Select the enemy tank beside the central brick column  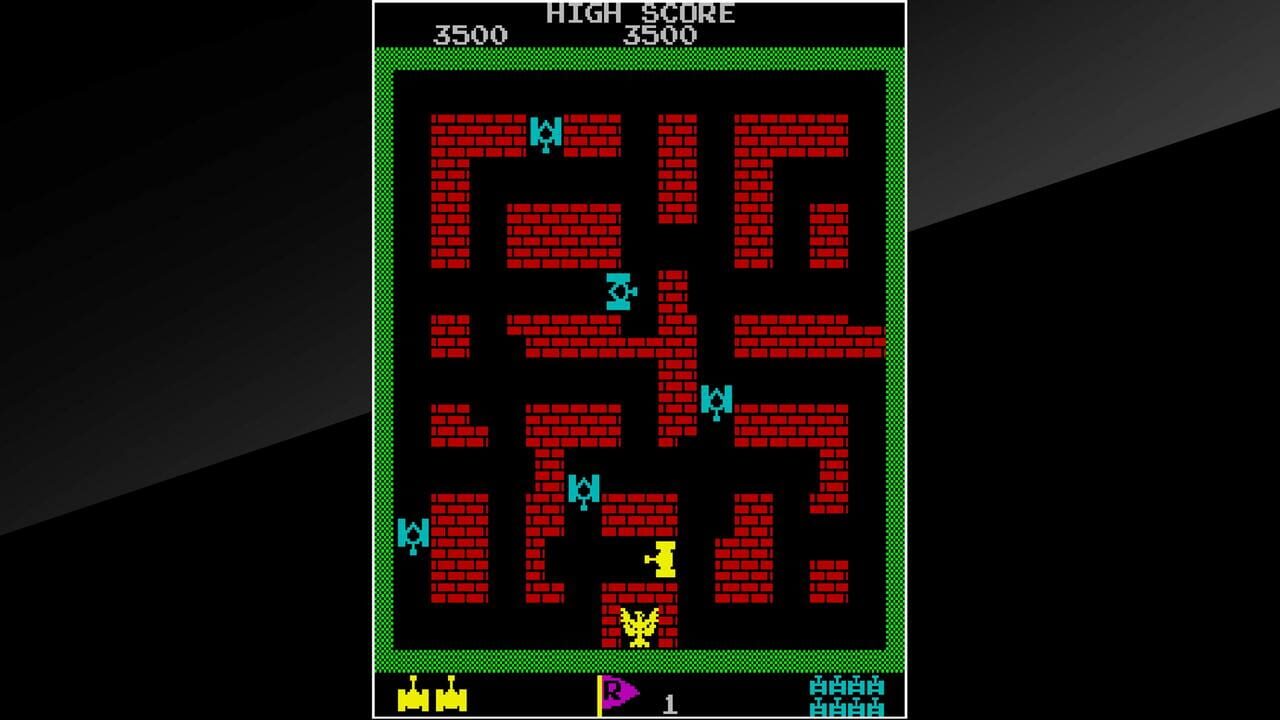pyautogui.click(x=716, y=402)
